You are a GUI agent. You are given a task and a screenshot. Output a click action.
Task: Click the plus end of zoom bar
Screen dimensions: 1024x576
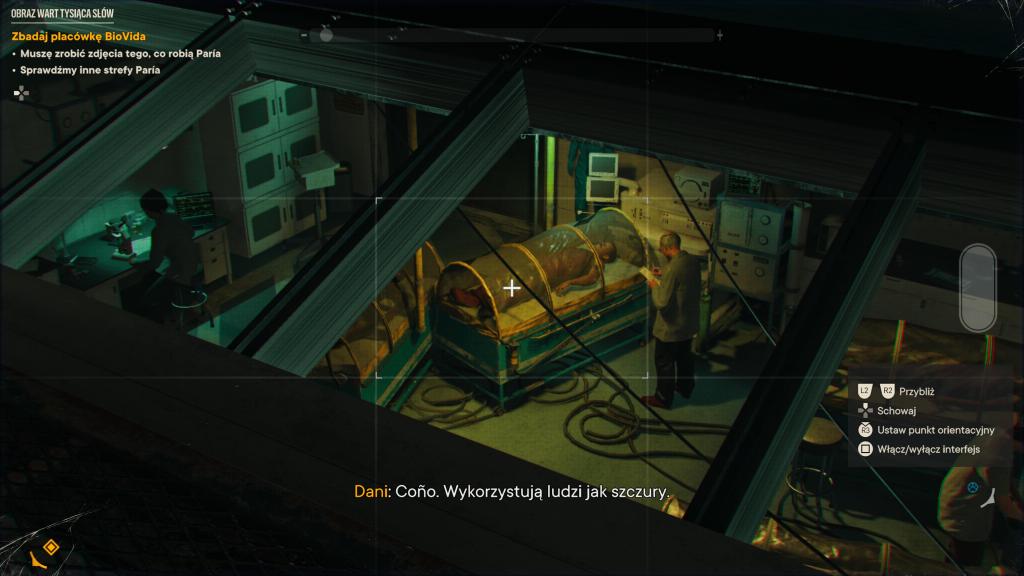pyautogui.click(x=720, y=35)
